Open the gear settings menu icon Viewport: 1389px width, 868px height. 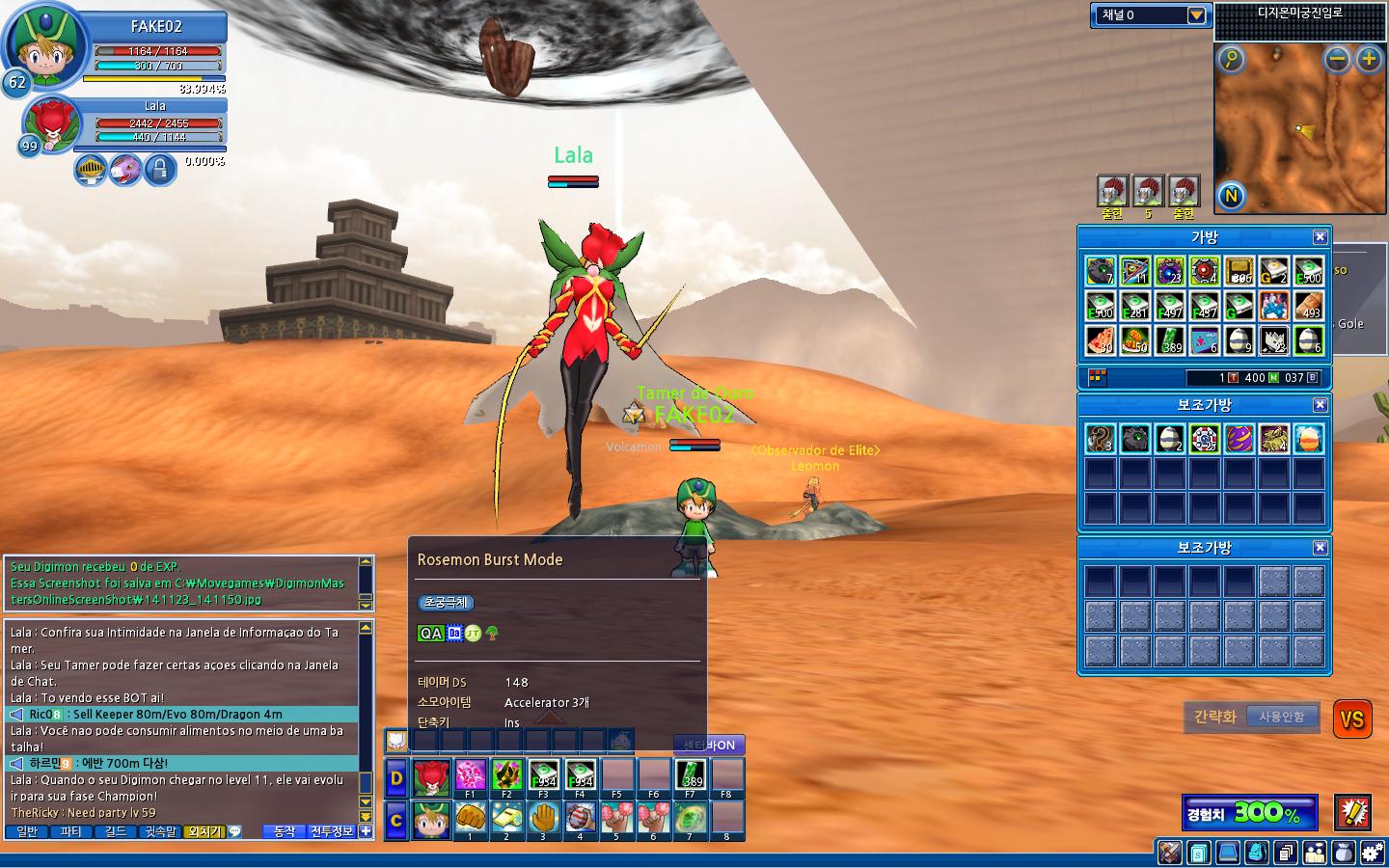1372,853
